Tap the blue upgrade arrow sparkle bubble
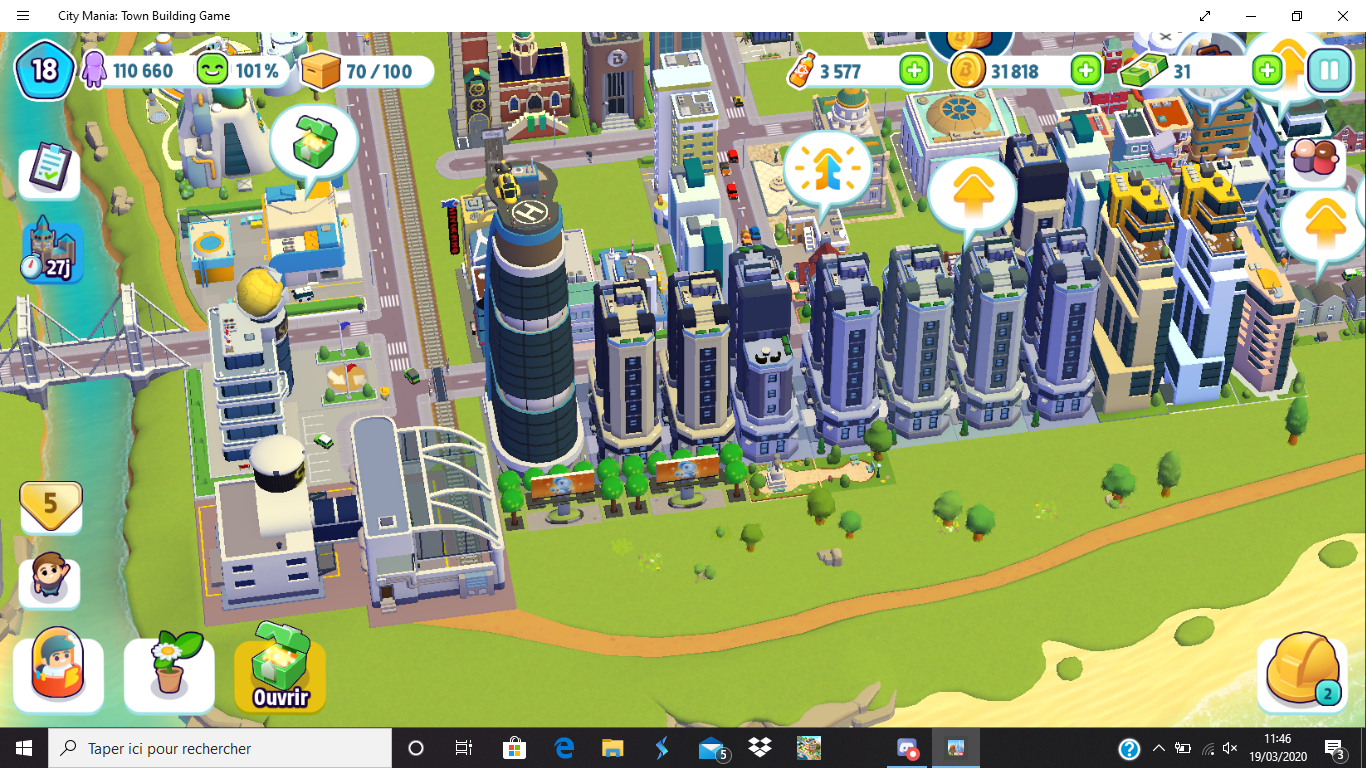The image size is (1366, 768). pyautogui.click(x=827, y=169)
